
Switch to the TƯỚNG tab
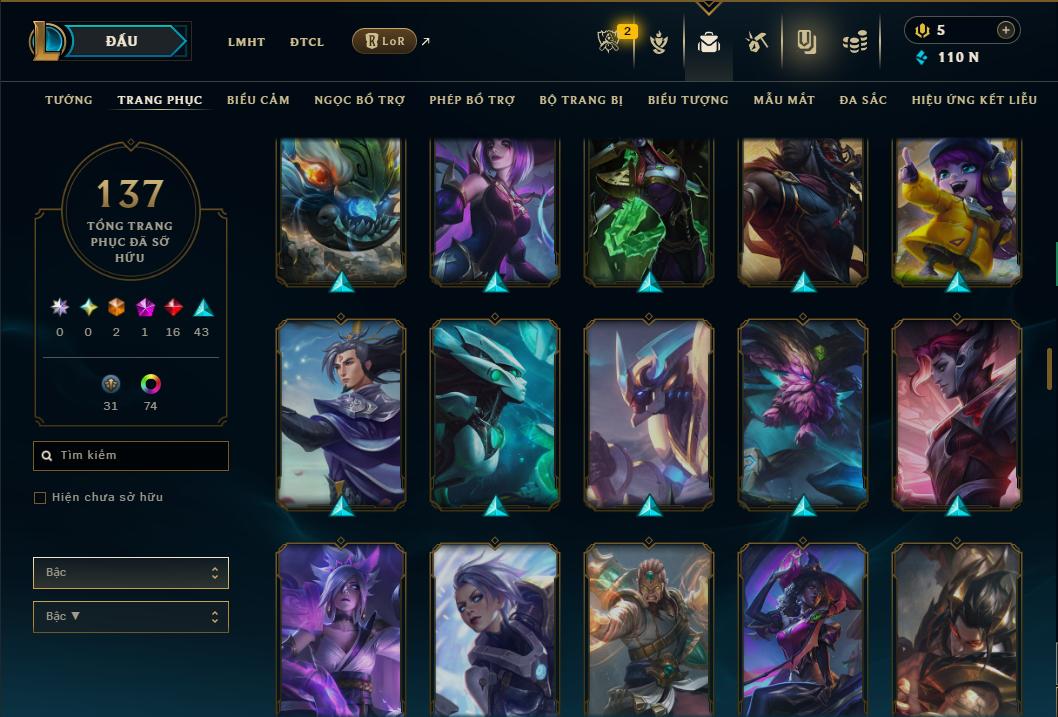pyautogui.click(x=69, y=100)
